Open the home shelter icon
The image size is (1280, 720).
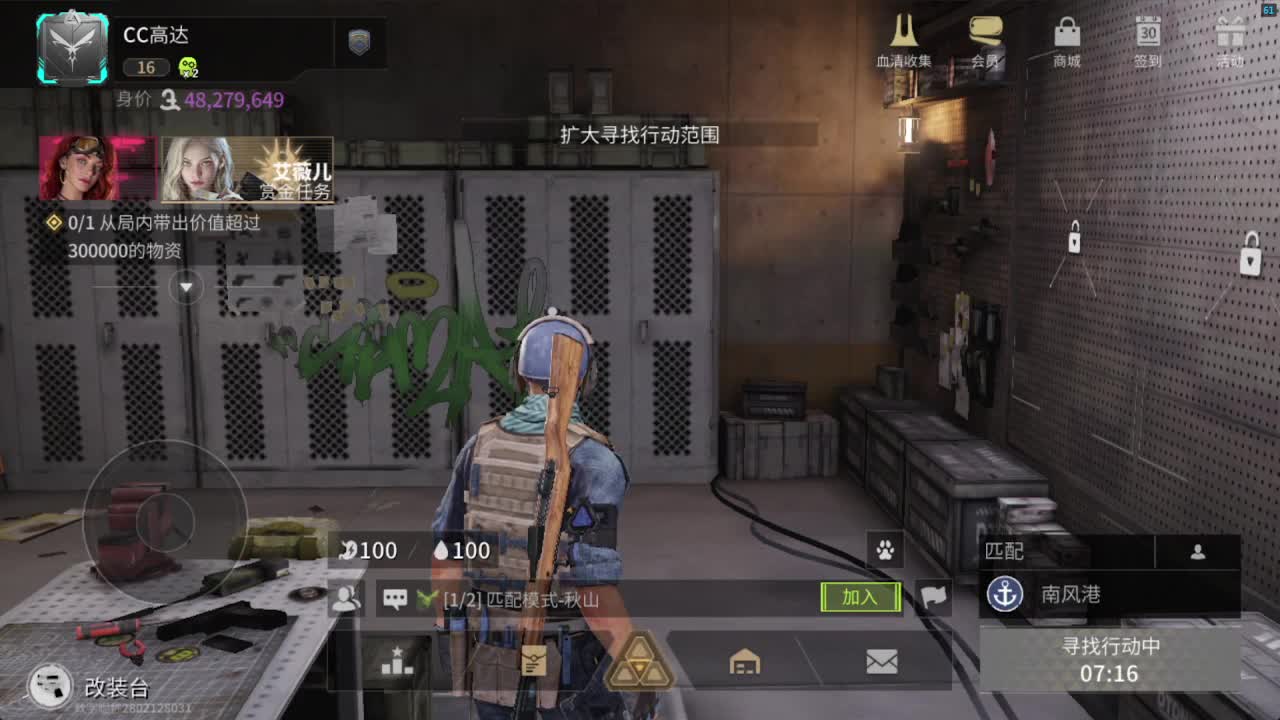point(743,662)
